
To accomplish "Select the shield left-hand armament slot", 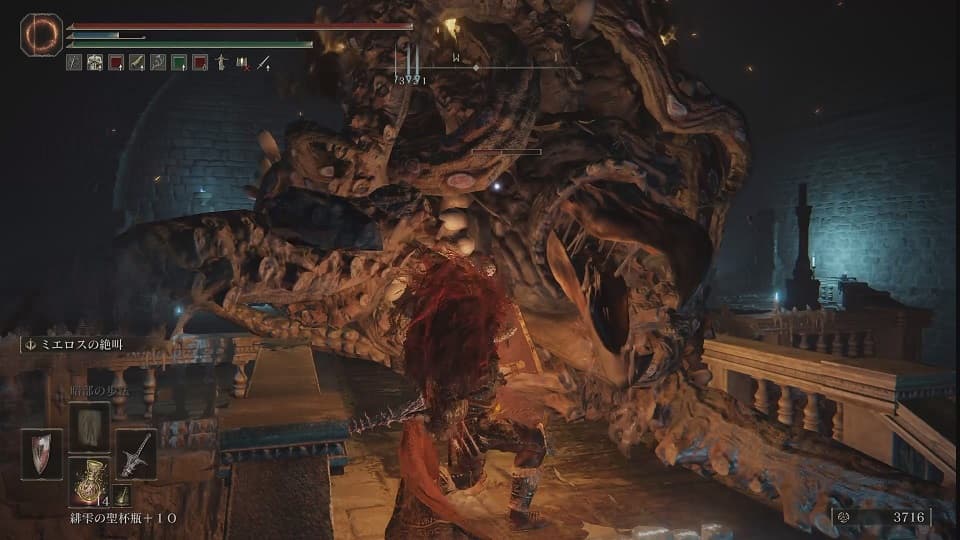I will tap(41, 454).
